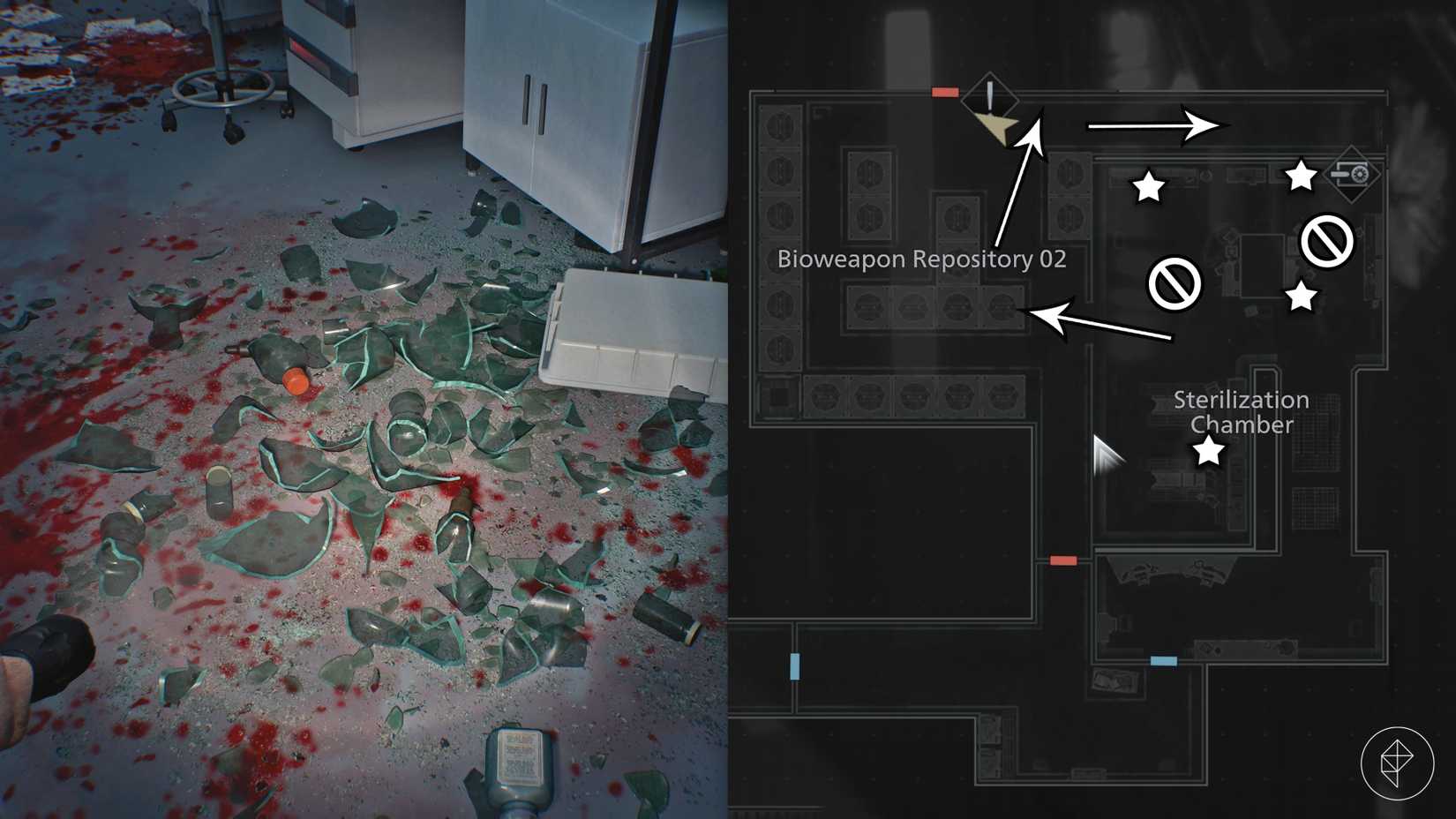Open the Bioweapon Repository 02 label
Screen dimensions: 1456x819
(922, 259)
